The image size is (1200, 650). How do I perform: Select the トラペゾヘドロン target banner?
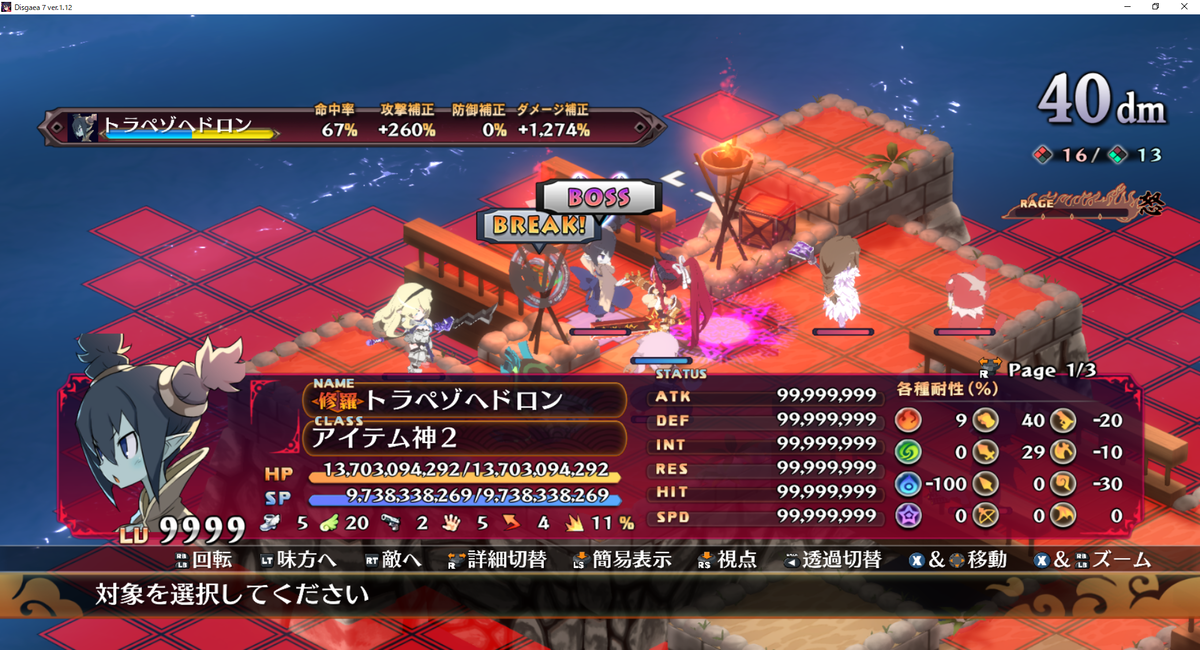click(175, 128)
